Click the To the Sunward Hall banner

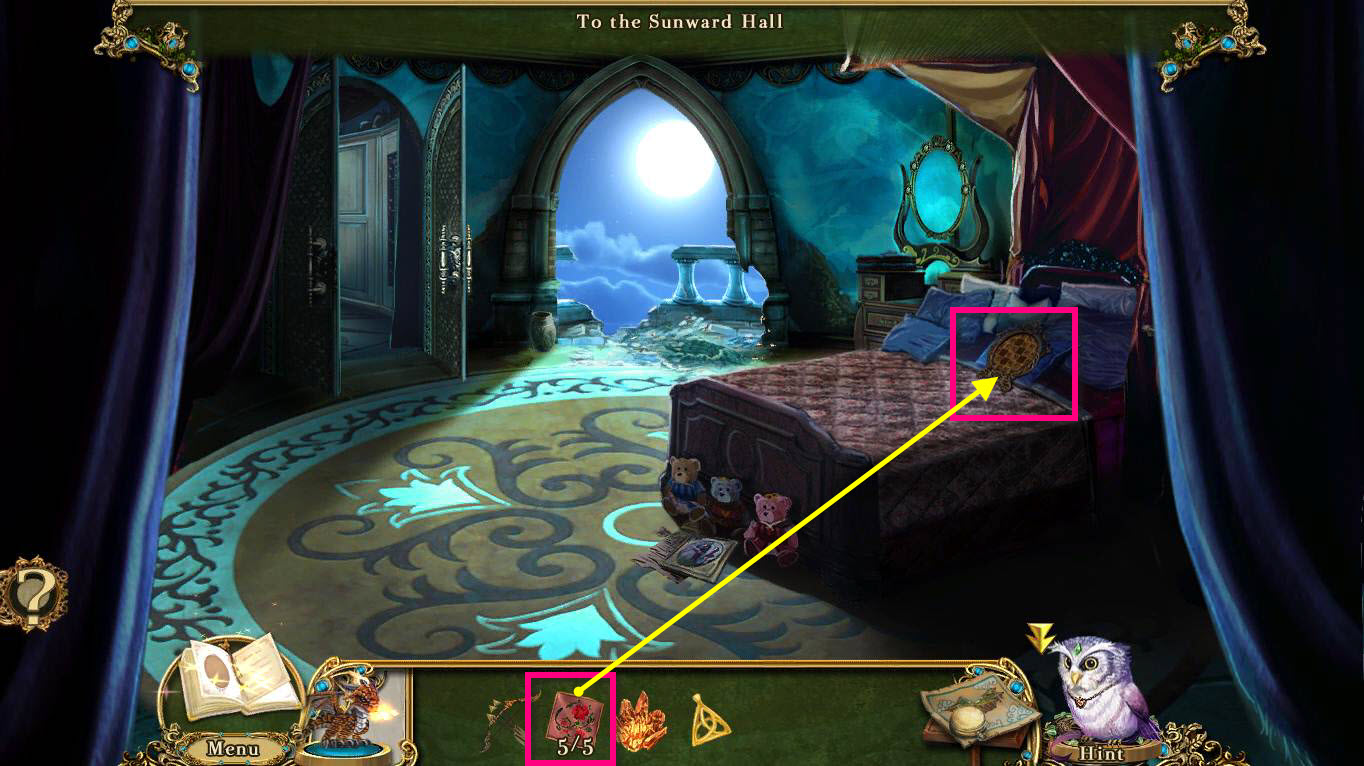(x=678, y=21)
